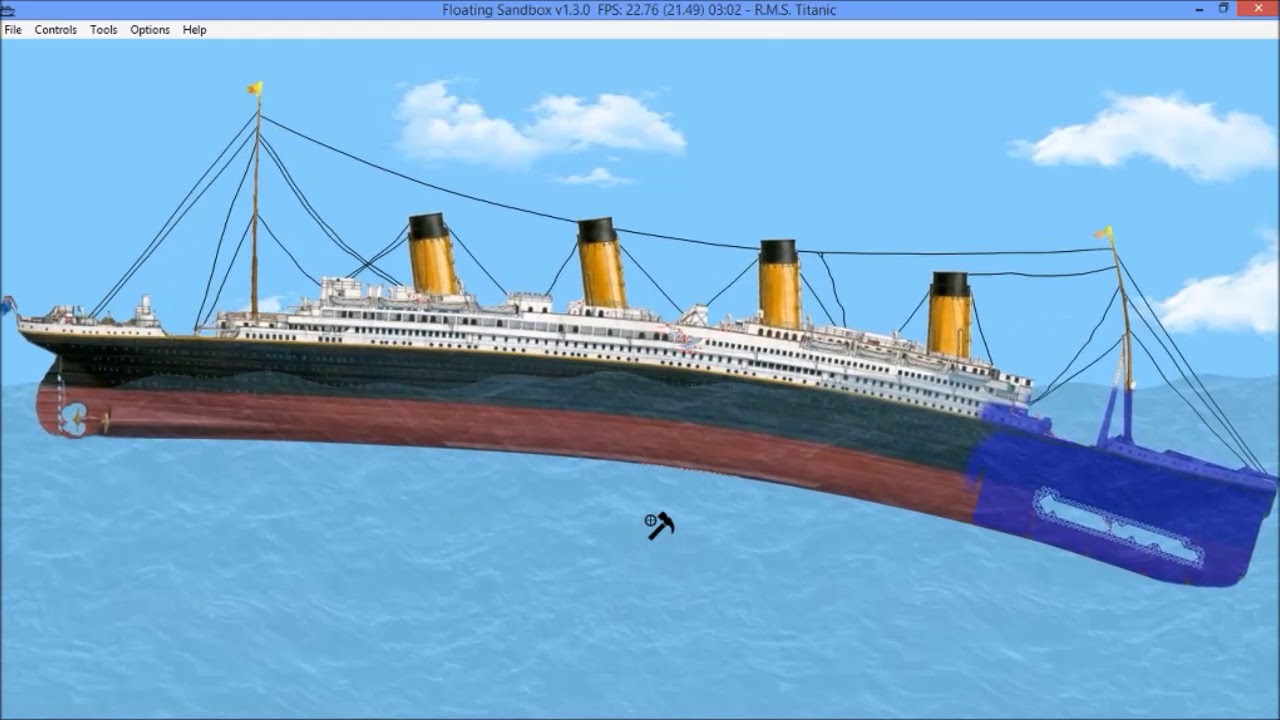The height and width of the screenshot is (720, 1280).
Task: Open the Help menu
Action: (192, 30)
